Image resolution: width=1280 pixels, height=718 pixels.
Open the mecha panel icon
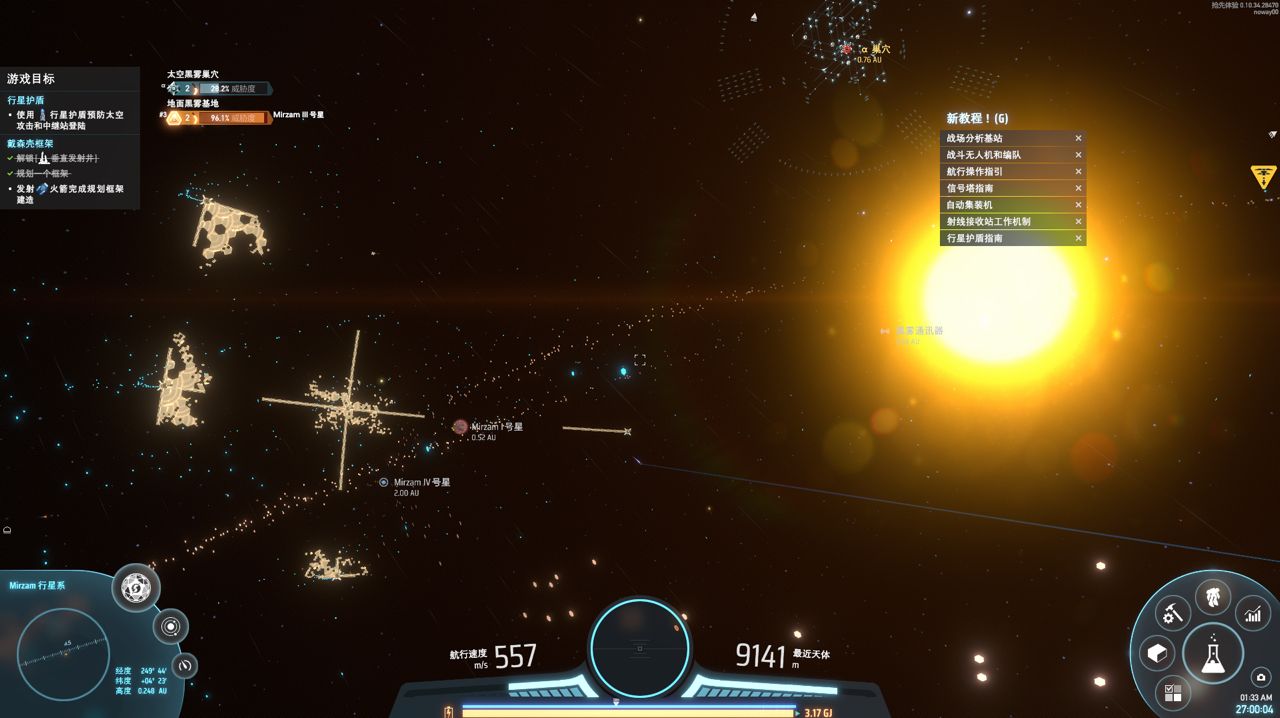[x=1213, y=598]
